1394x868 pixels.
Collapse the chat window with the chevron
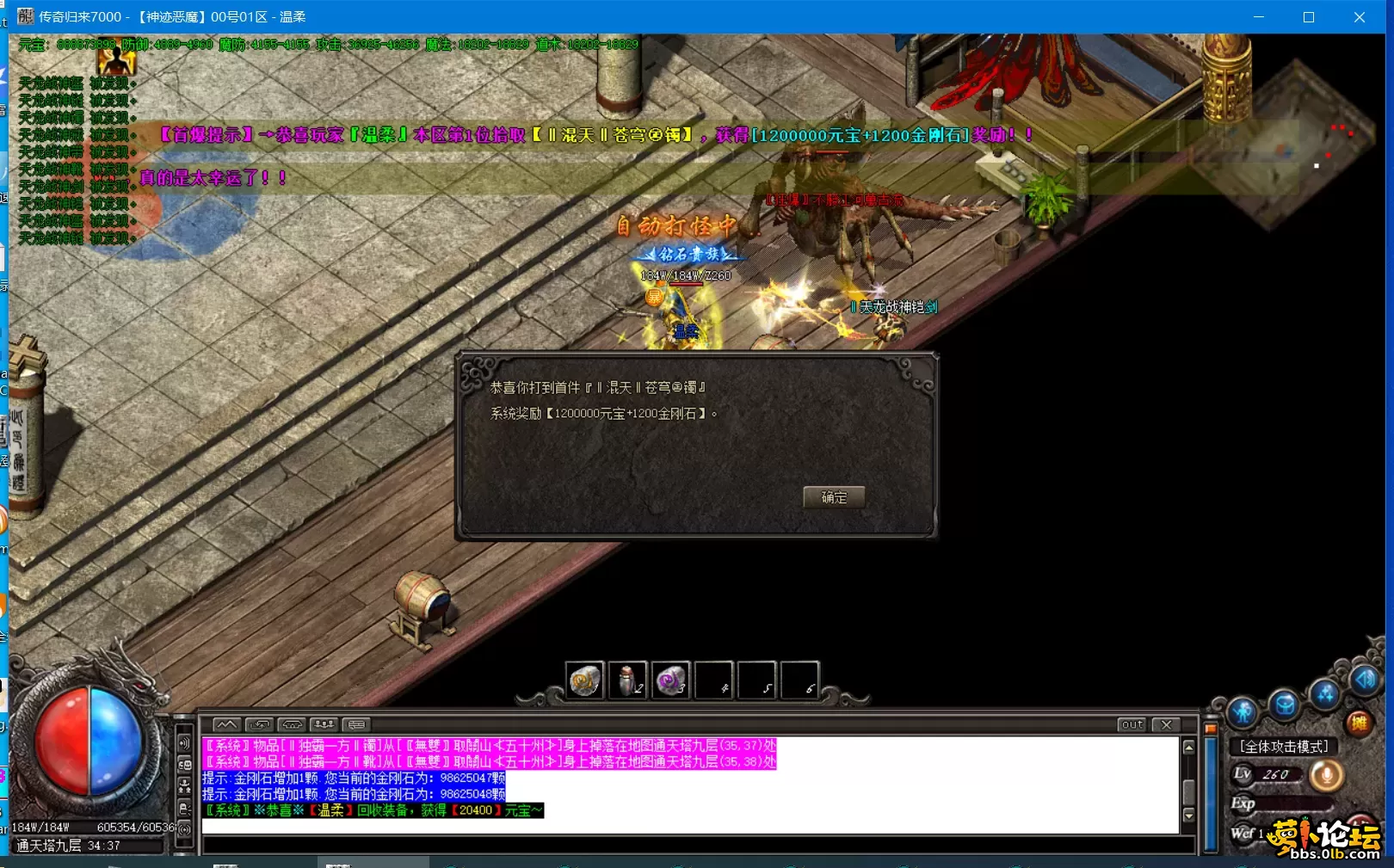pos(226,725)
